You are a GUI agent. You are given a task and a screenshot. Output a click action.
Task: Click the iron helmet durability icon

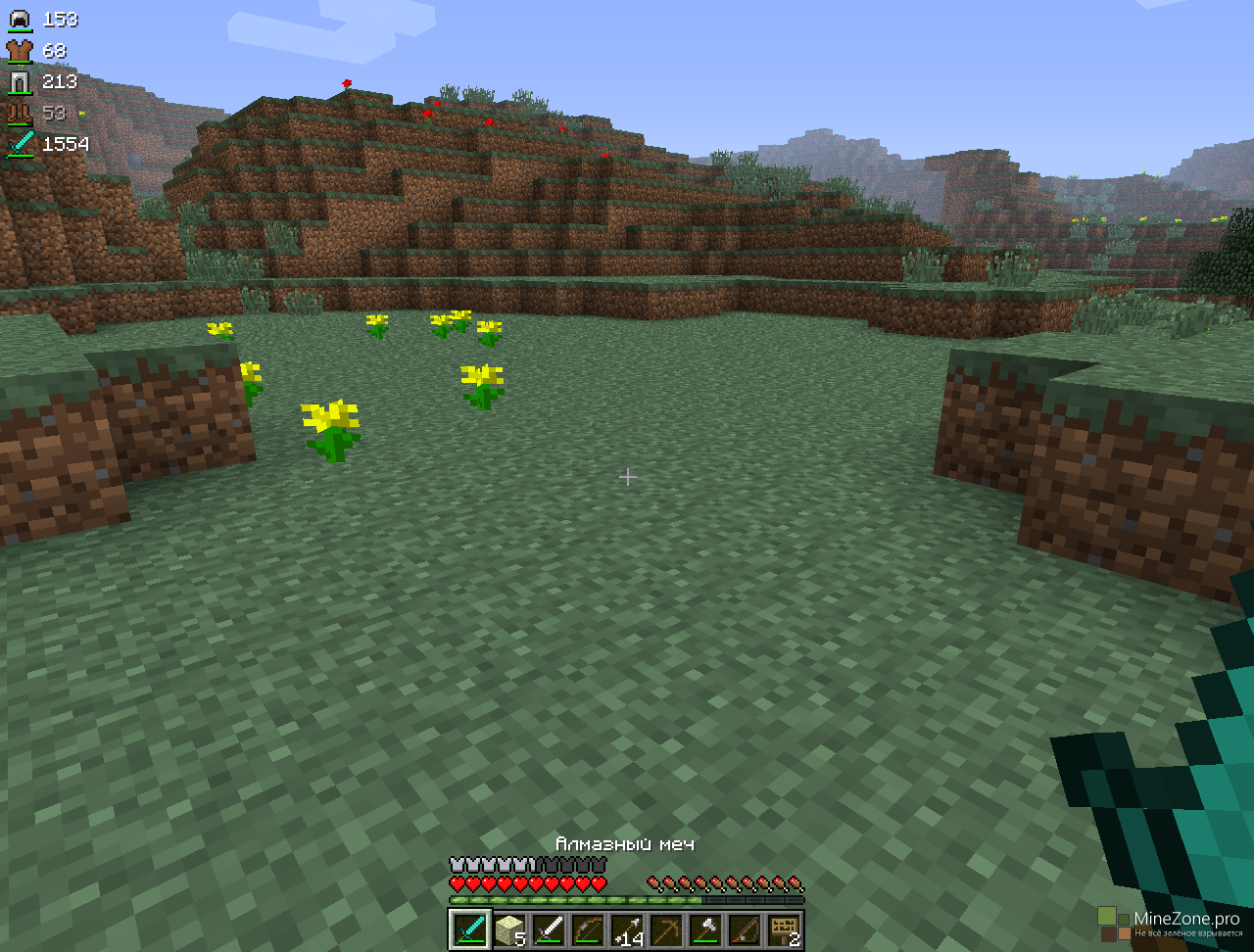(20, 20)
